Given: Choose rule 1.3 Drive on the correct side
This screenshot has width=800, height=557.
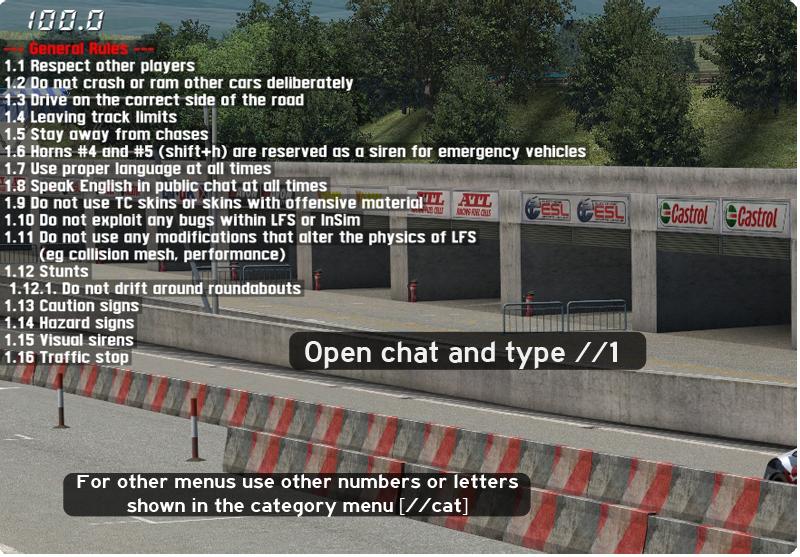Looking at the screenshot, I should [154, 100].
